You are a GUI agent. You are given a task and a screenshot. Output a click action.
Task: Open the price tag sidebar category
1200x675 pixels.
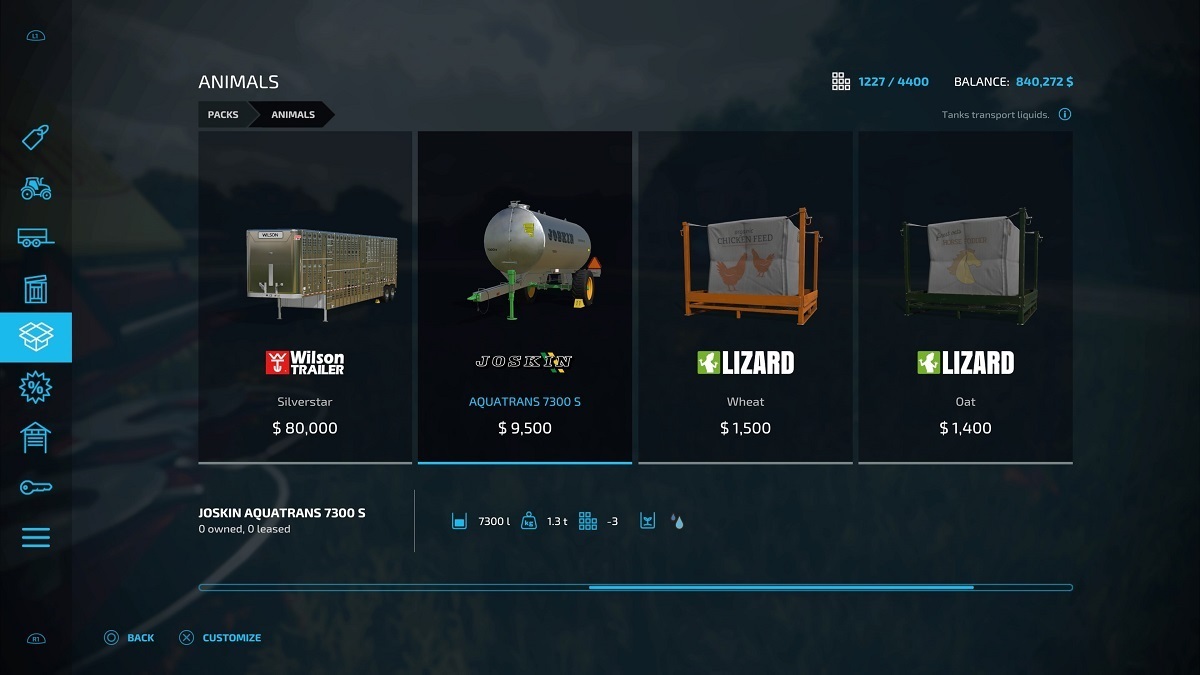pyautogui.click(x=35, y=137)
